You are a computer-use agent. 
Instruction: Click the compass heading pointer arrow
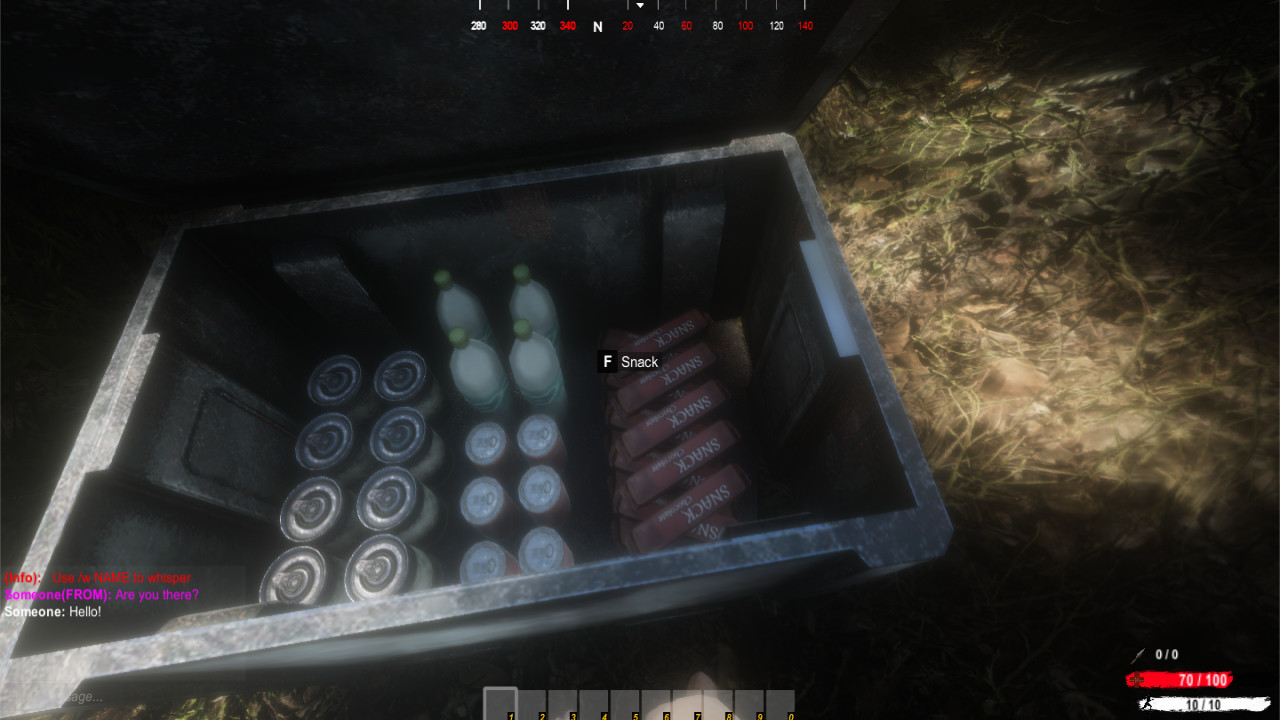pos(638,5)
